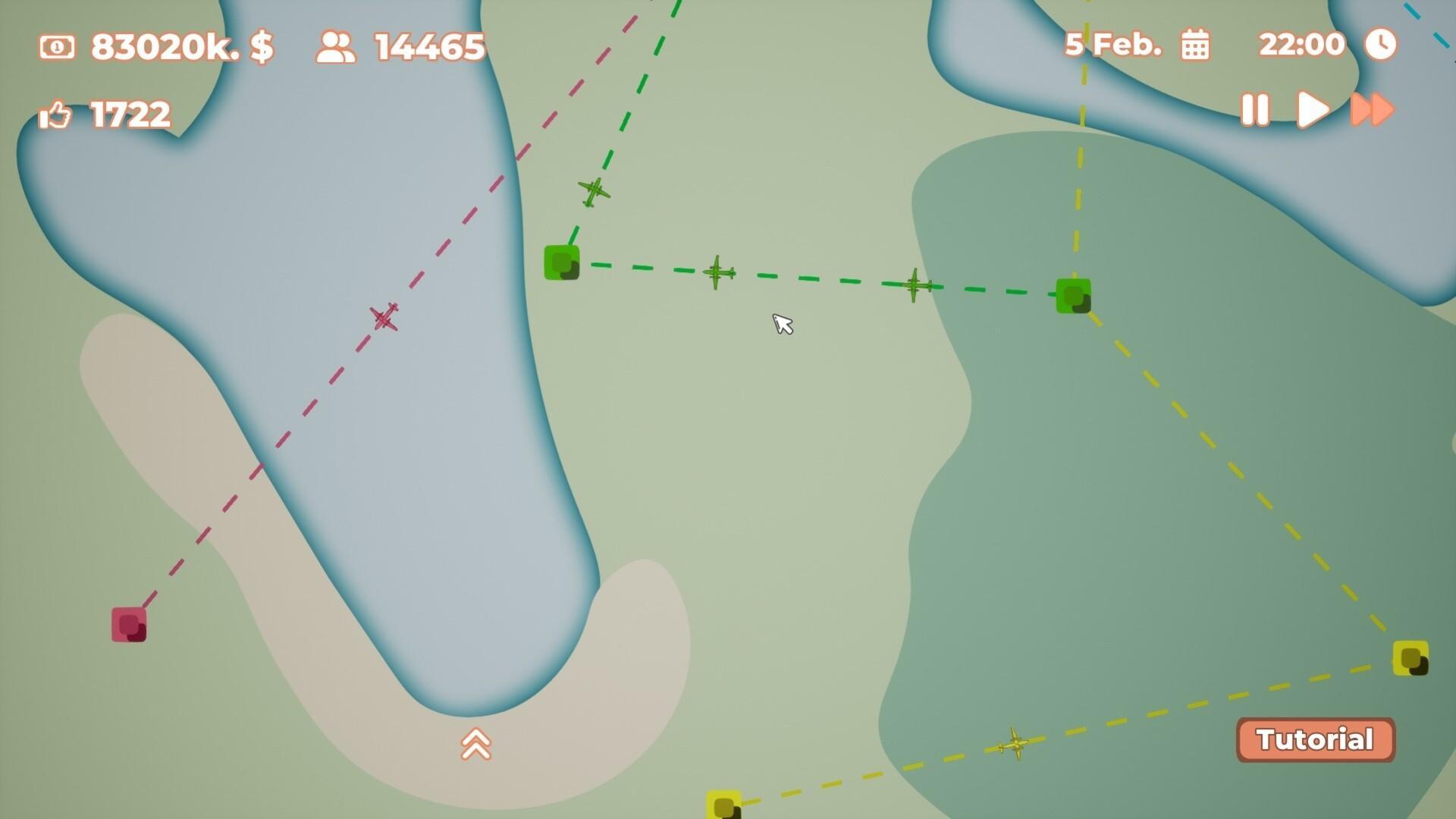This screenshot has height=819, width=1456.
Task: Open details of the left green airport hub
Action: (561, 264)
